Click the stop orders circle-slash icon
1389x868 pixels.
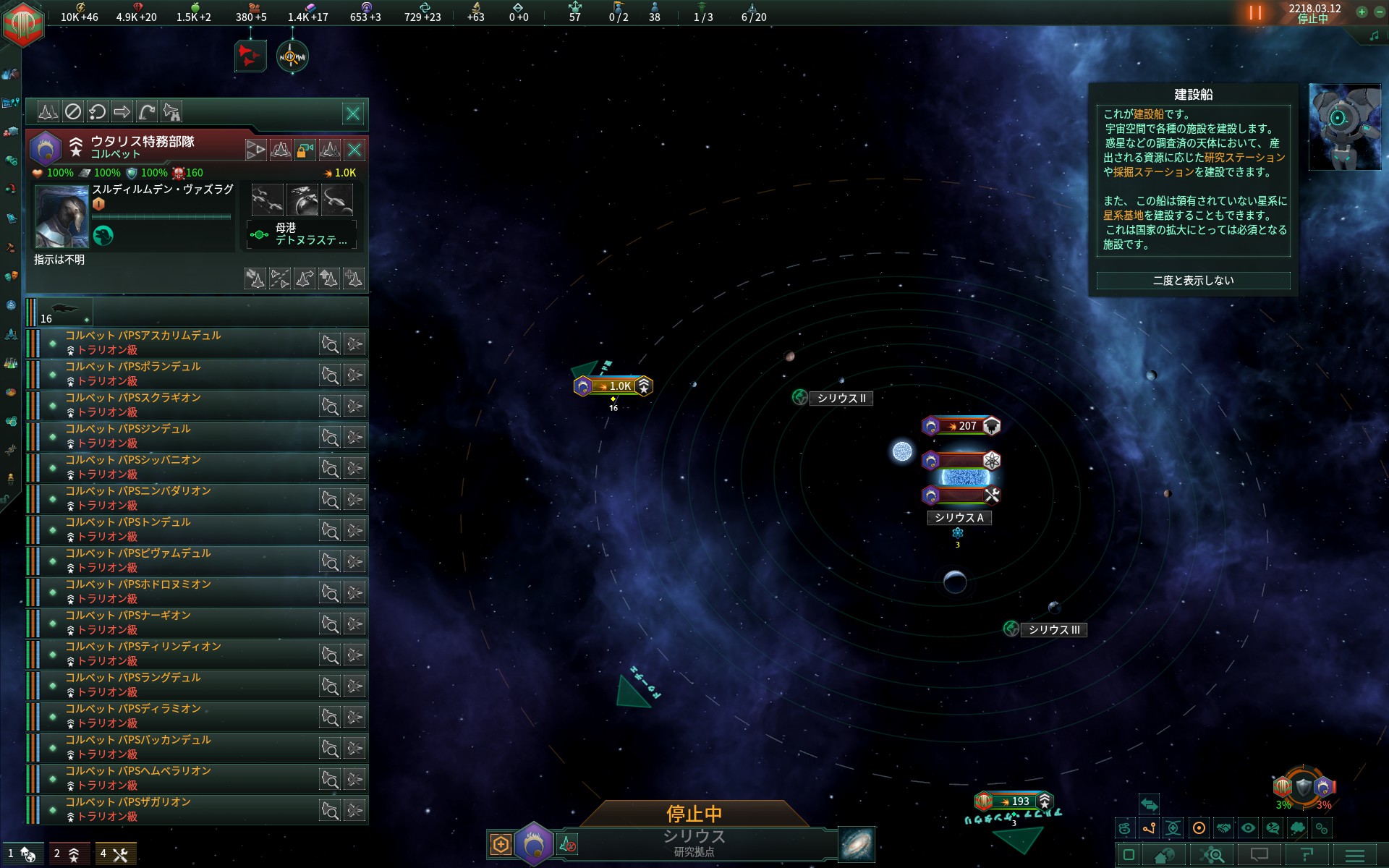[x=73, y=112]
